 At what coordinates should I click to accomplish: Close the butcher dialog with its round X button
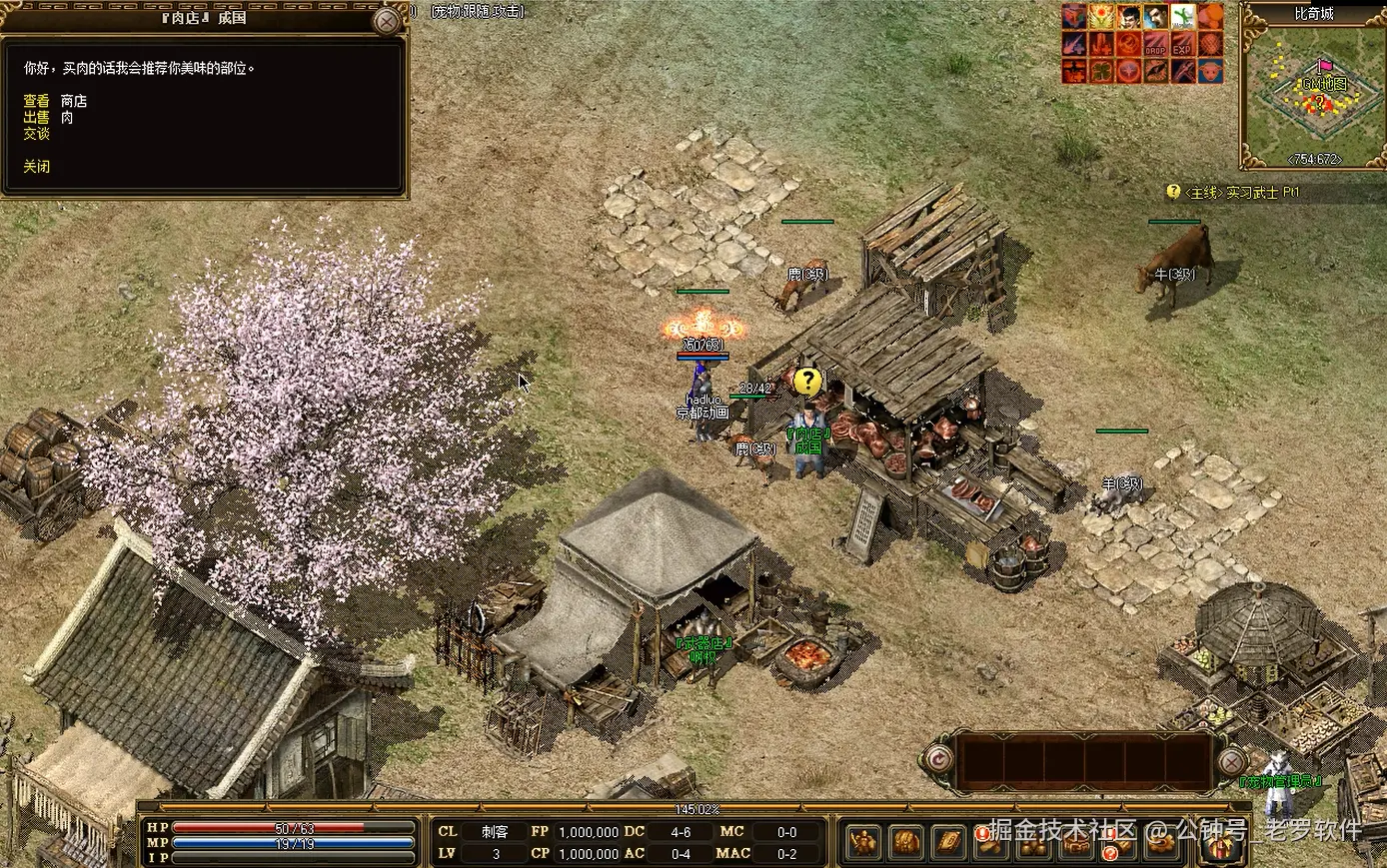tap(387, 21)
